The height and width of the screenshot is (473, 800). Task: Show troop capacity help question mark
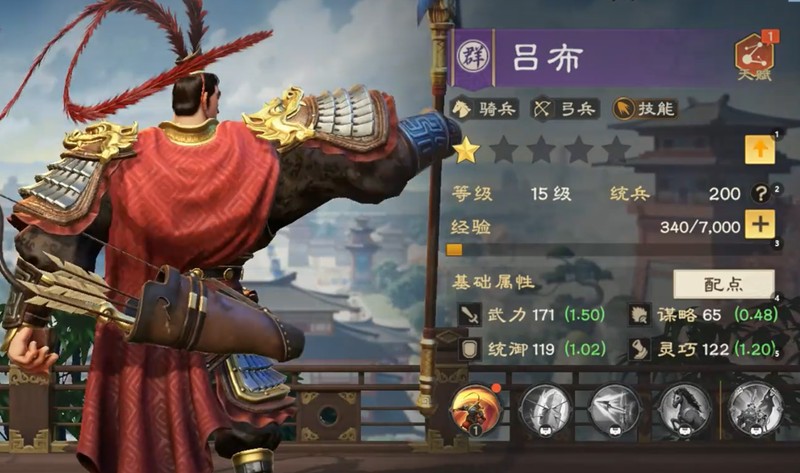point(759,193)
